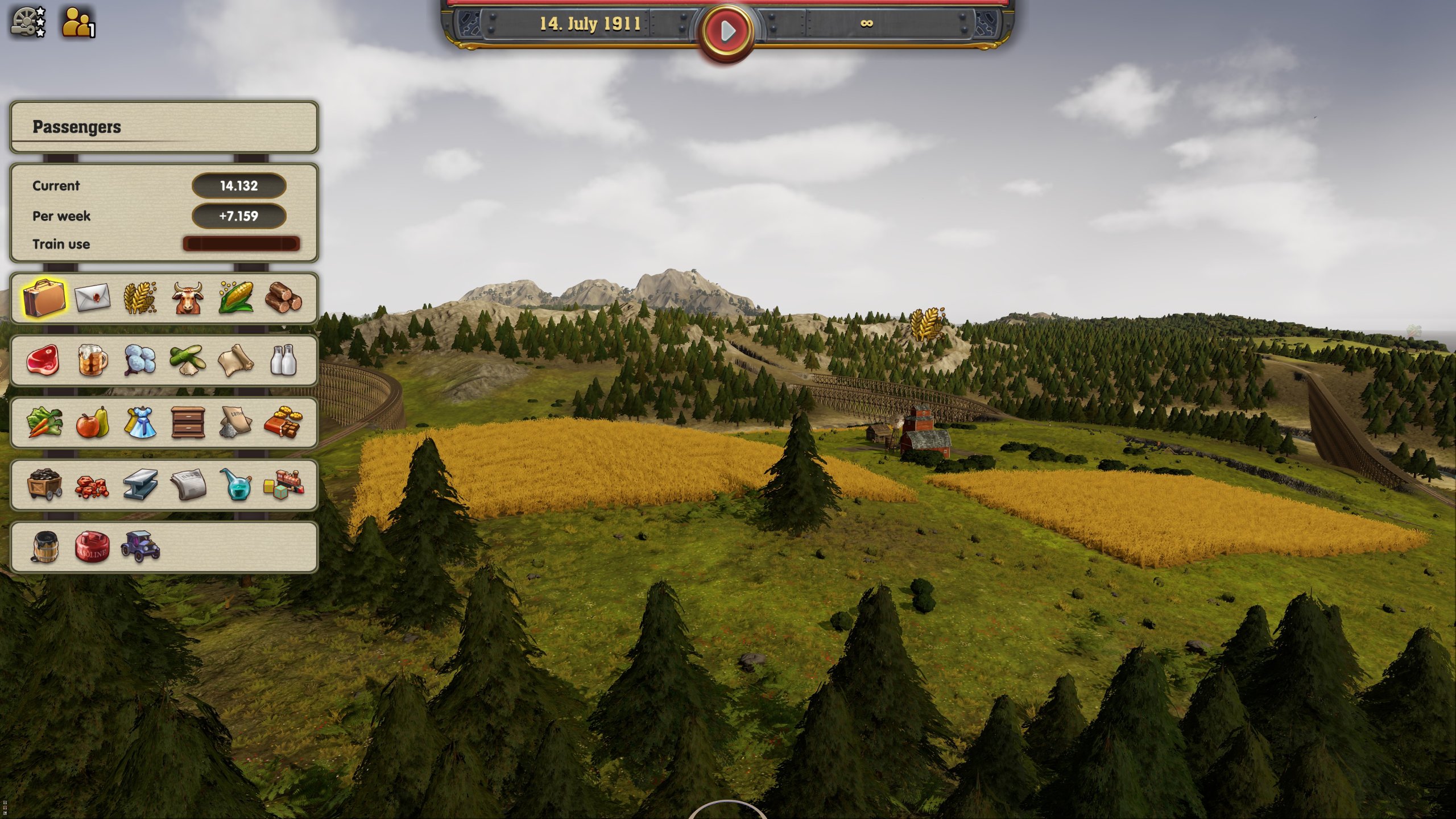
Task: Click the Passengers panel title
Action: click(x=77, y=127)
